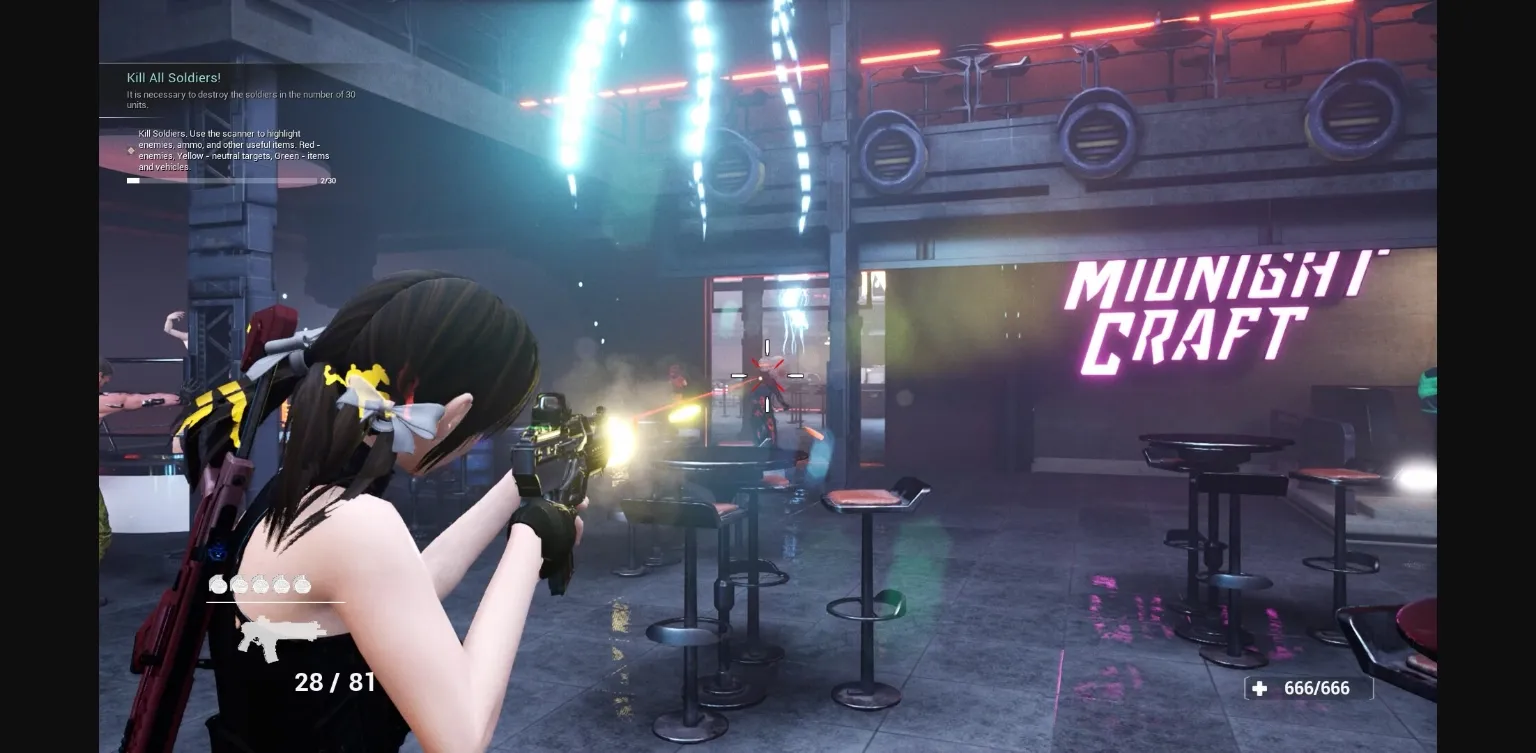Select the first grenade icon in inventory row
Screen dimensions: 1536x753
click(218, 585)
